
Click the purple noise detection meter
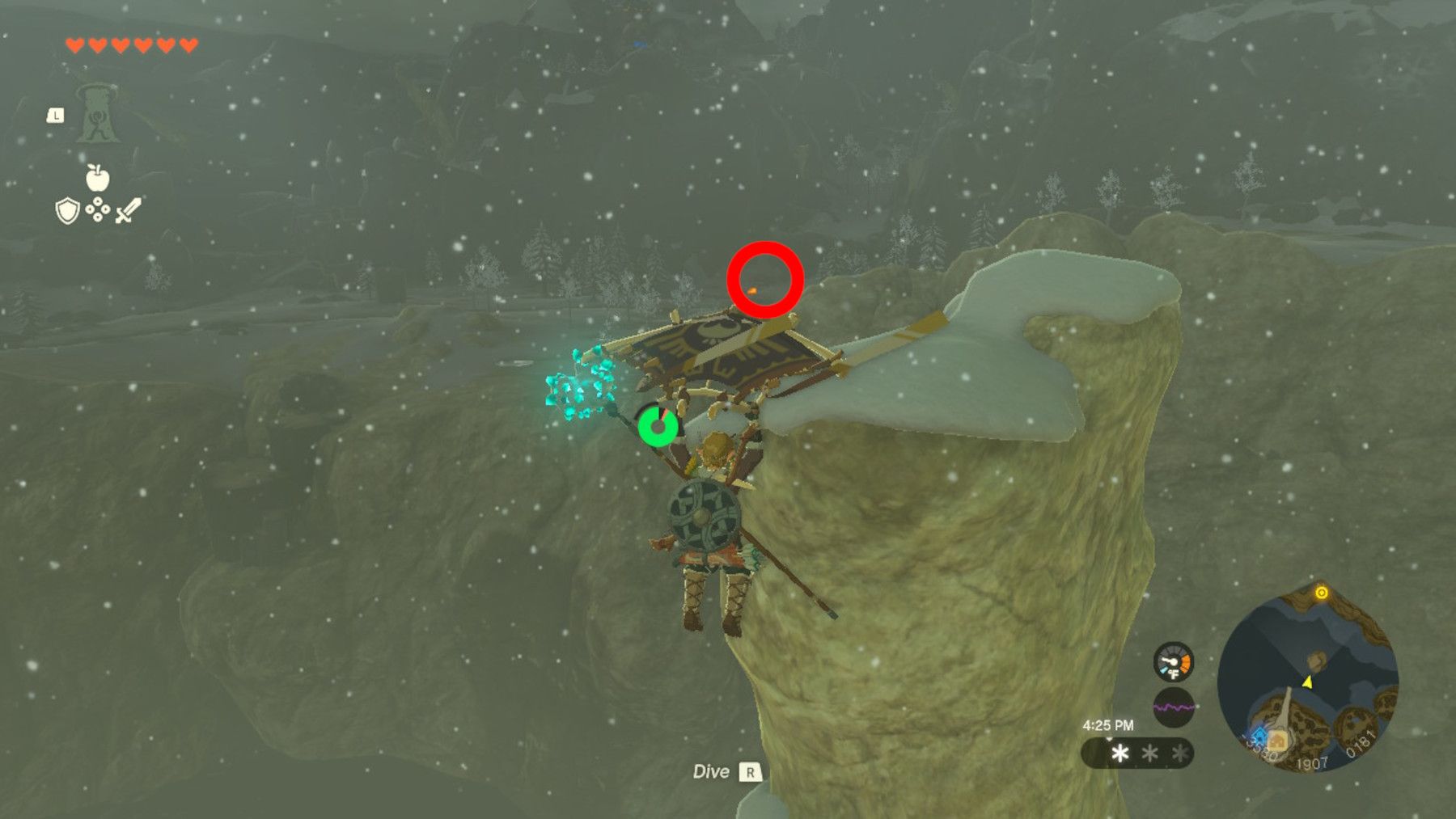click(x=1174, y=706)
